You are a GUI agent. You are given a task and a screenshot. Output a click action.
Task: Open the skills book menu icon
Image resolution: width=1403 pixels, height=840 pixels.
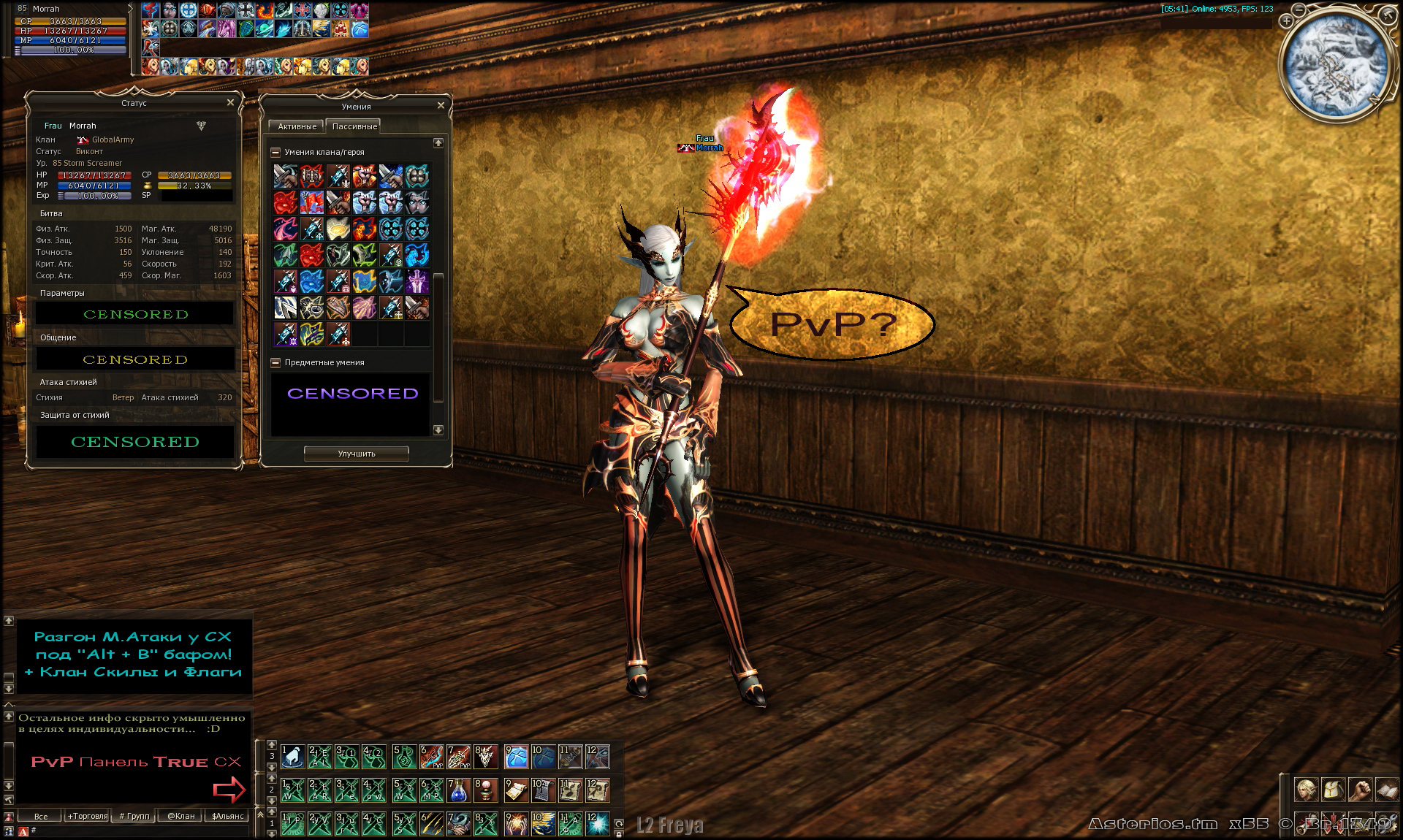click(1386, 790)
